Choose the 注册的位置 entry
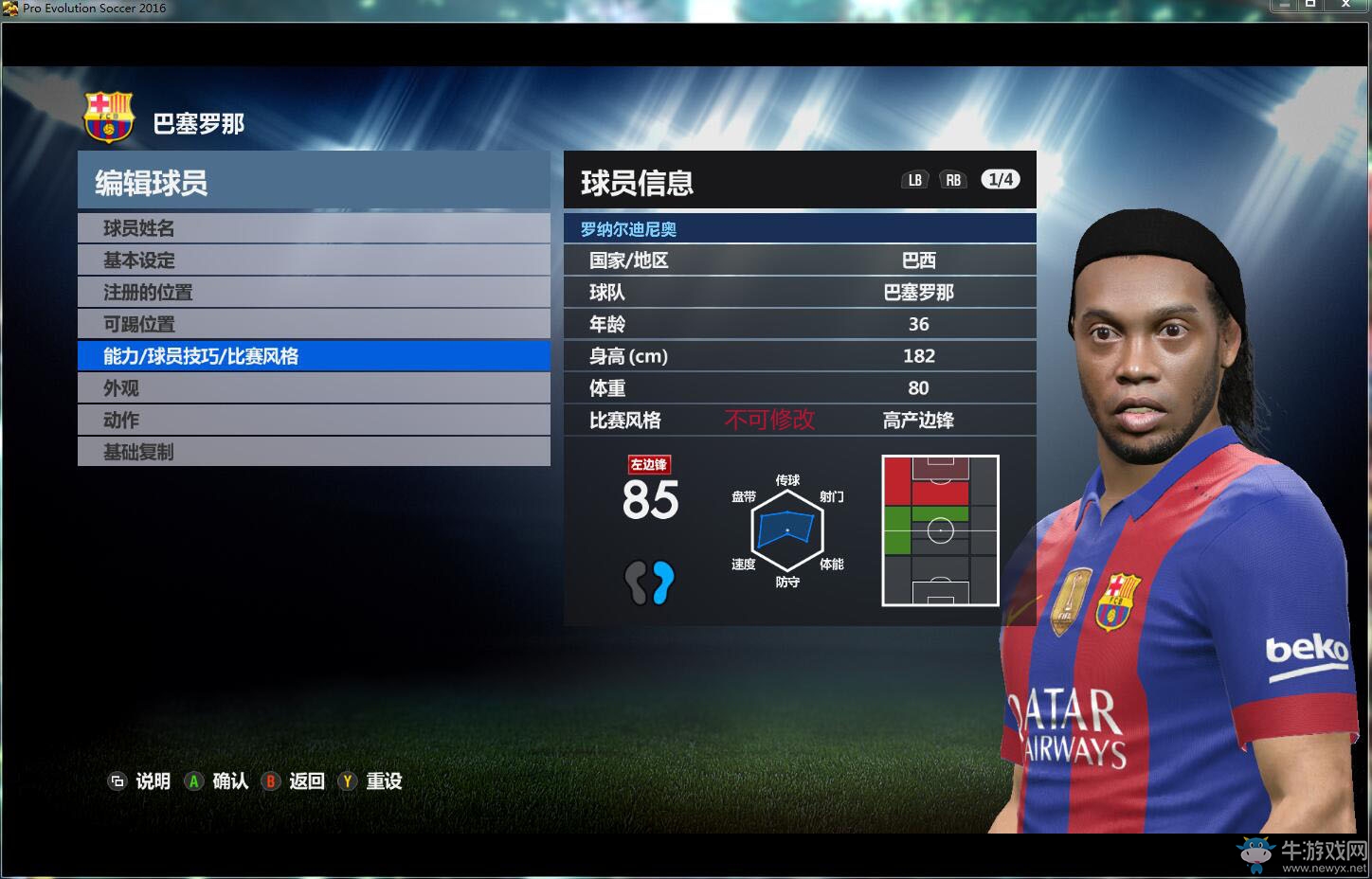The image size is (1372, 879). point(313,293)
